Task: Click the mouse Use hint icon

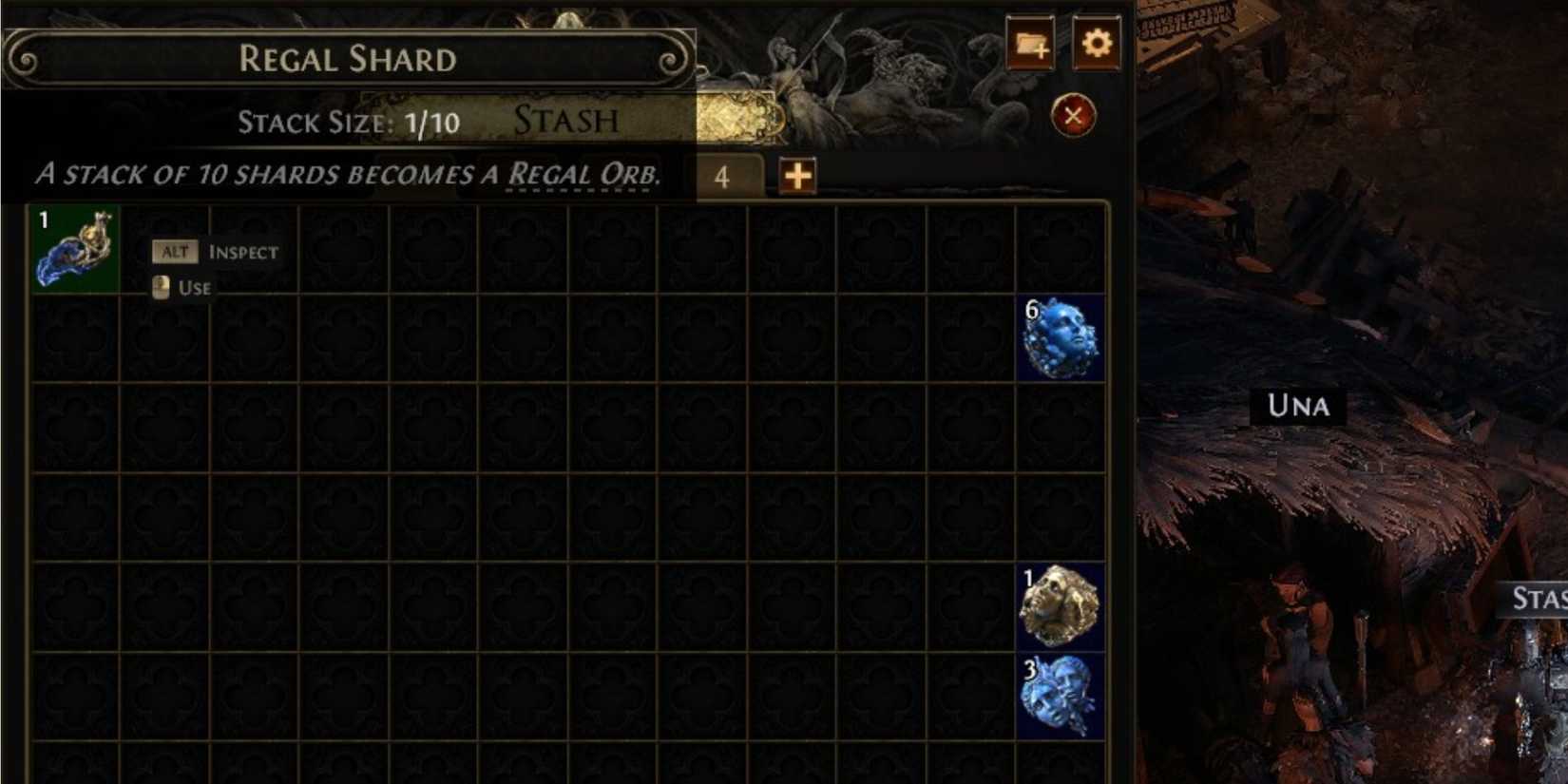Action: click(161, 286)
